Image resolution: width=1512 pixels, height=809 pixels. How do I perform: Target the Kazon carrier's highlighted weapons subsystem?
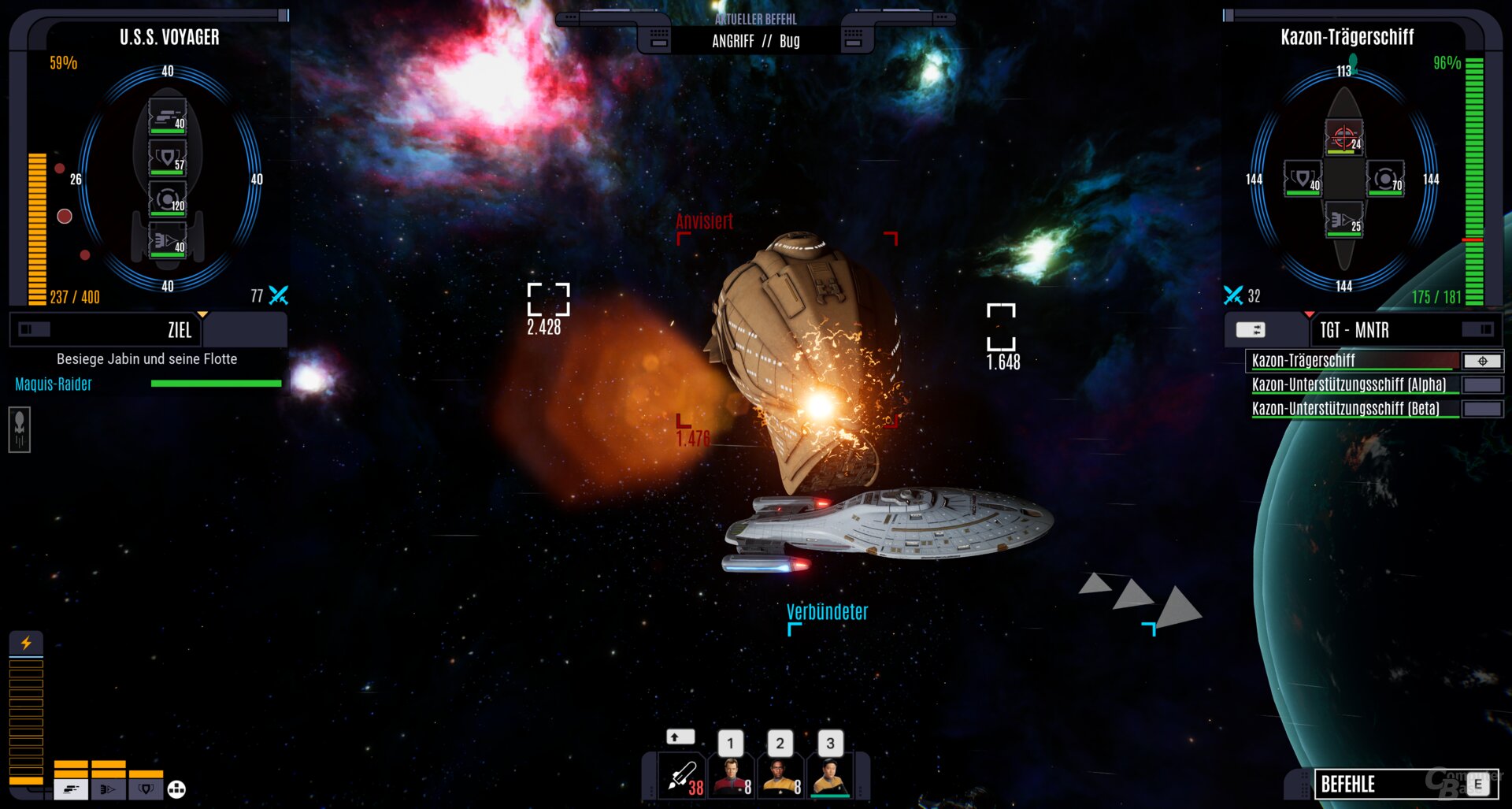click(1343, 137)
